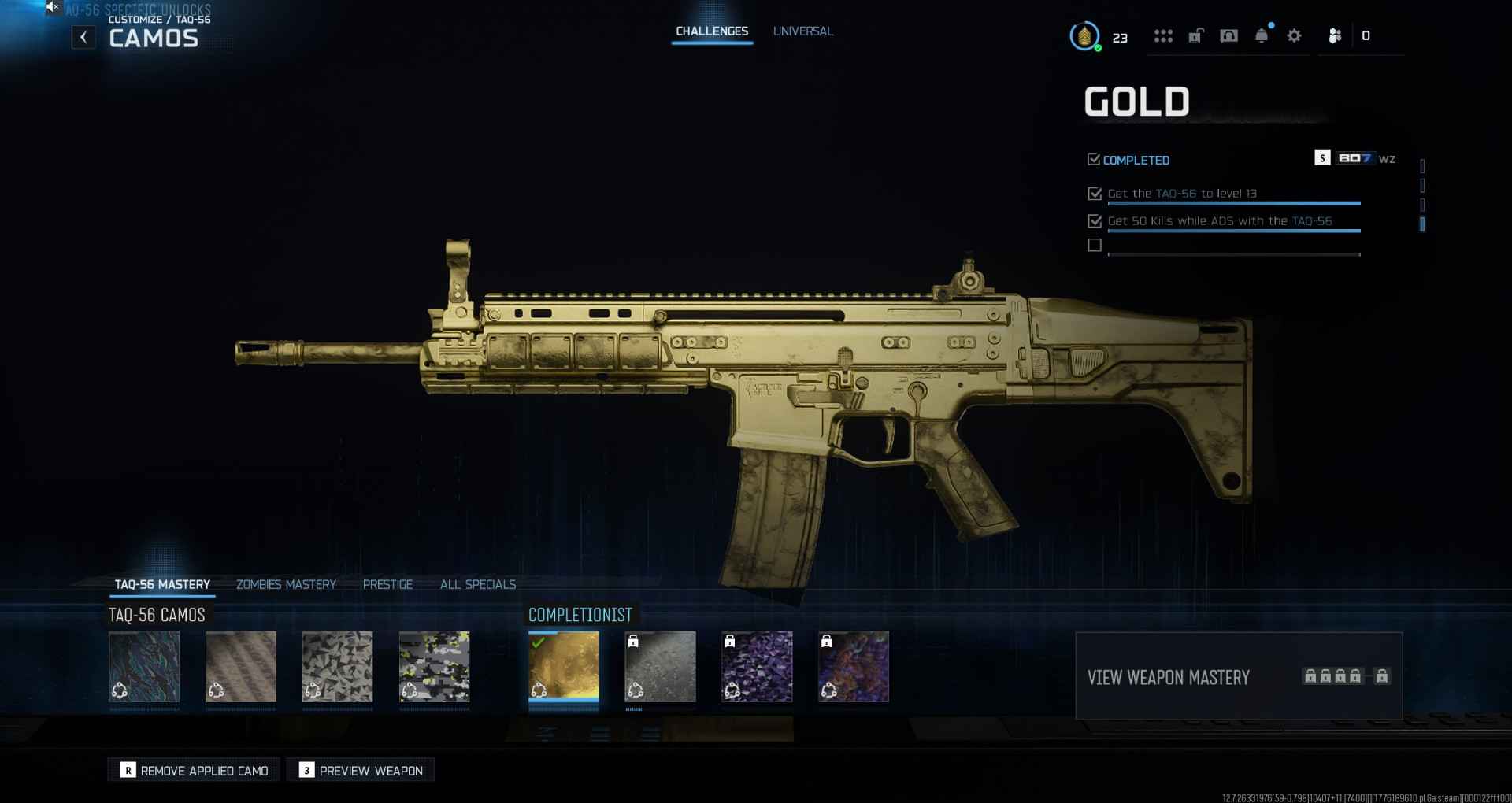The width and height of the screenshot is (1512, 803).
Task: Choose the tan striped camo thumbnail
Action: click(x=241, y=666)
